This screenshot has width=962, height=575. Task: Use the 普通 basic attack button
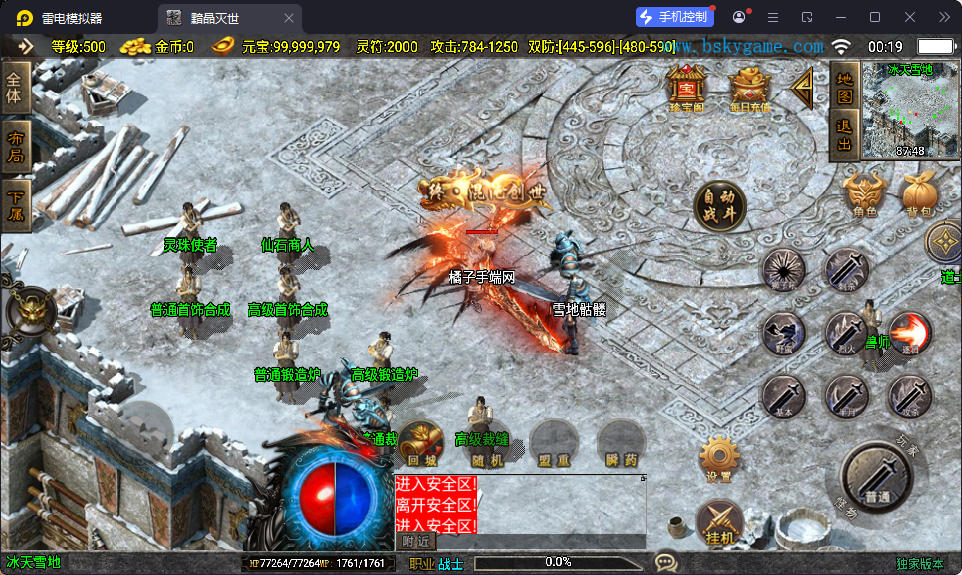coord(879,479)
